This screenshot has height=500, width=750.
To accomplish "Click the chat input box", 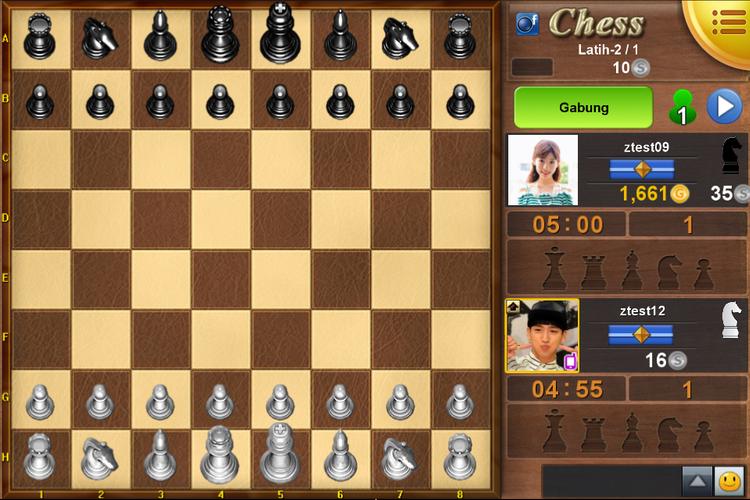I will point(609,481).
